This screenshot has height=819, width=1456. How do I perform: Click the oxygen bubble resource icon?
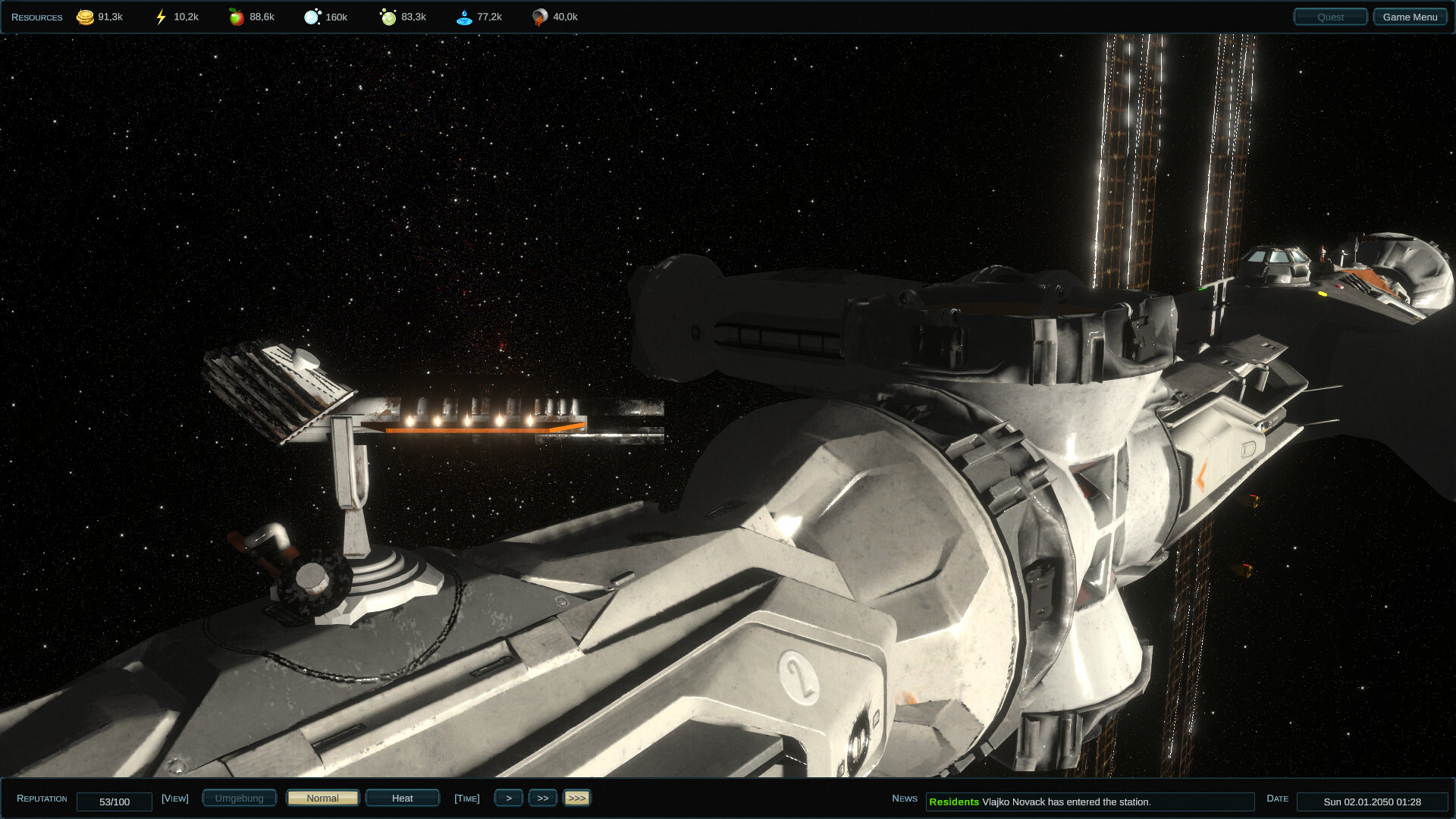312,16
